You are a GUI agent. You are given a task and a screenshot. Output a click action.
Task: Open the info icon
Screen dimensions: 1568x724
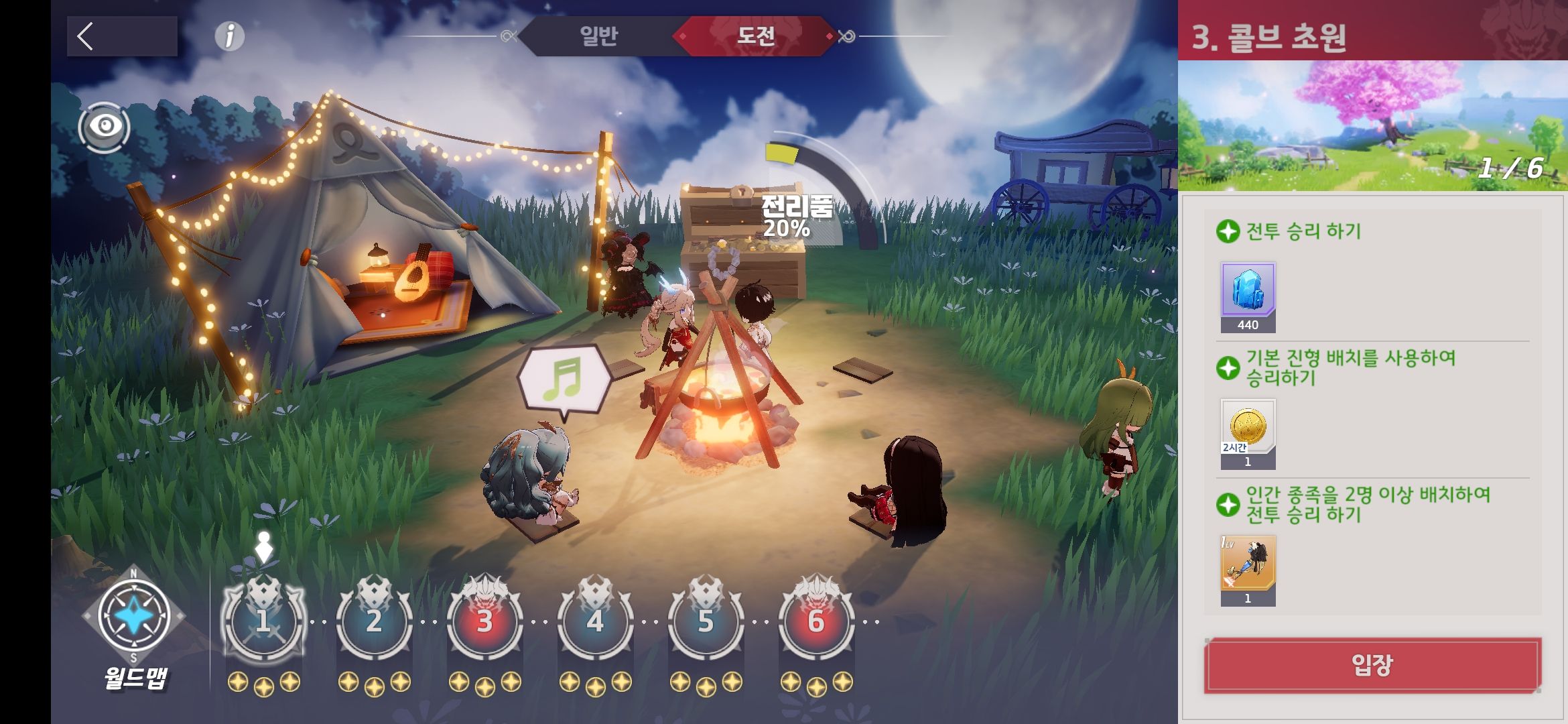coord(229,36)
